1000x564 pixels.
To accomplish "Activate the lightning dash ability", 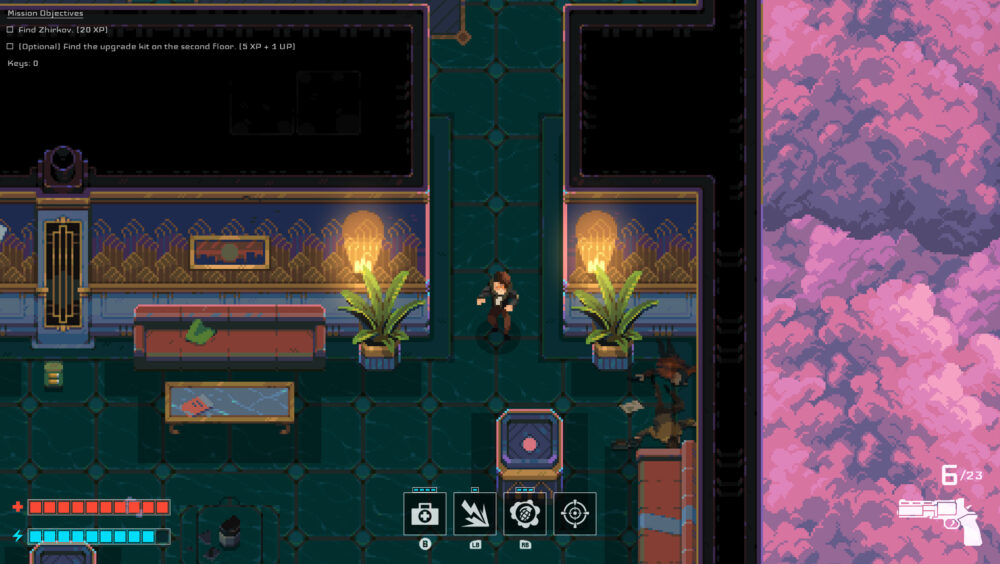I will pos(475,513).
